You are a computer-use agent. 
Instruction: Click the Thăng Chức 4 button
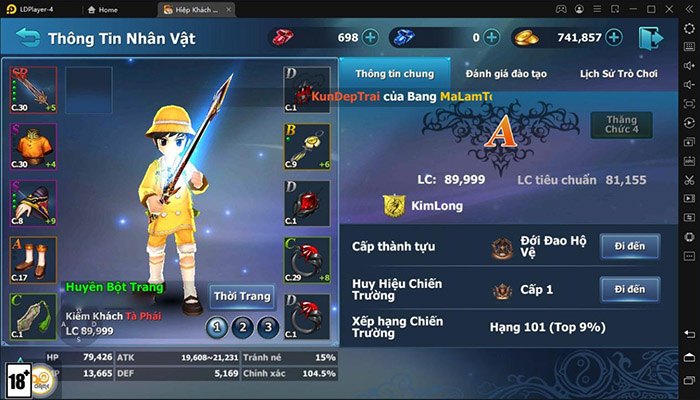pos(621,125)
